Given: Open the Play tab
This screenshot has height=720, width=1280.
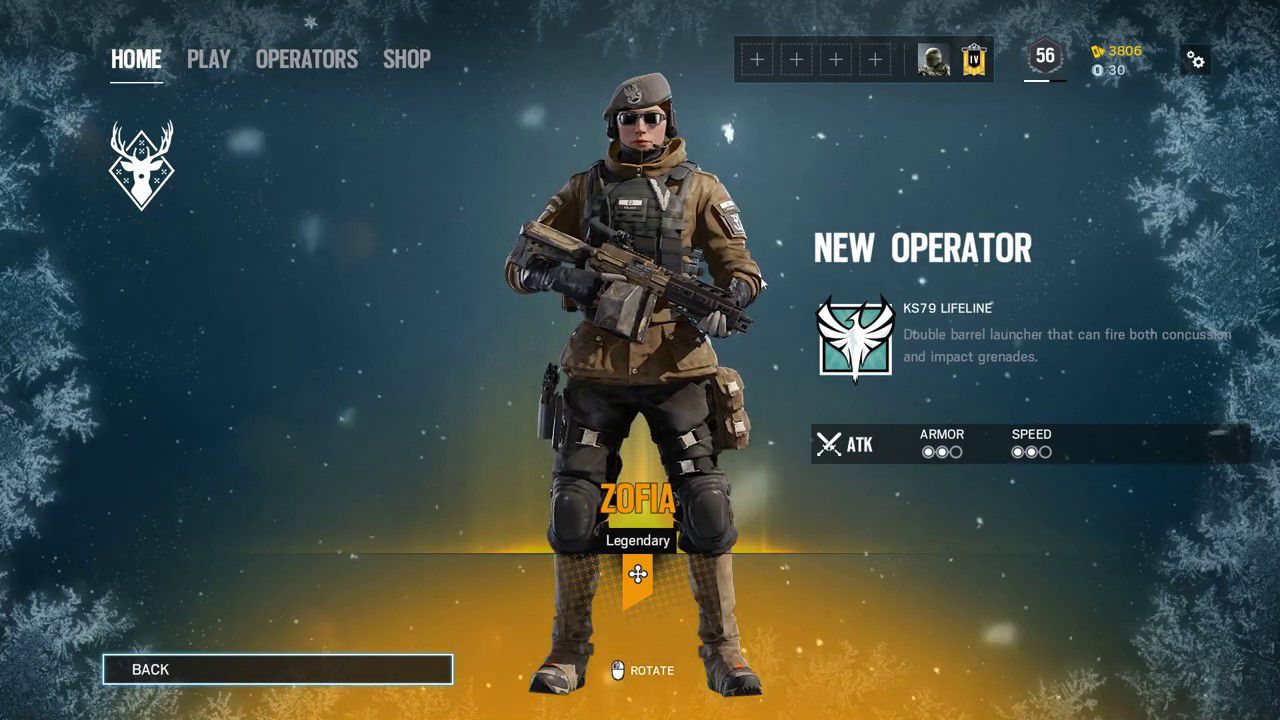Looking at the screenshot, I should coord(208,59).
